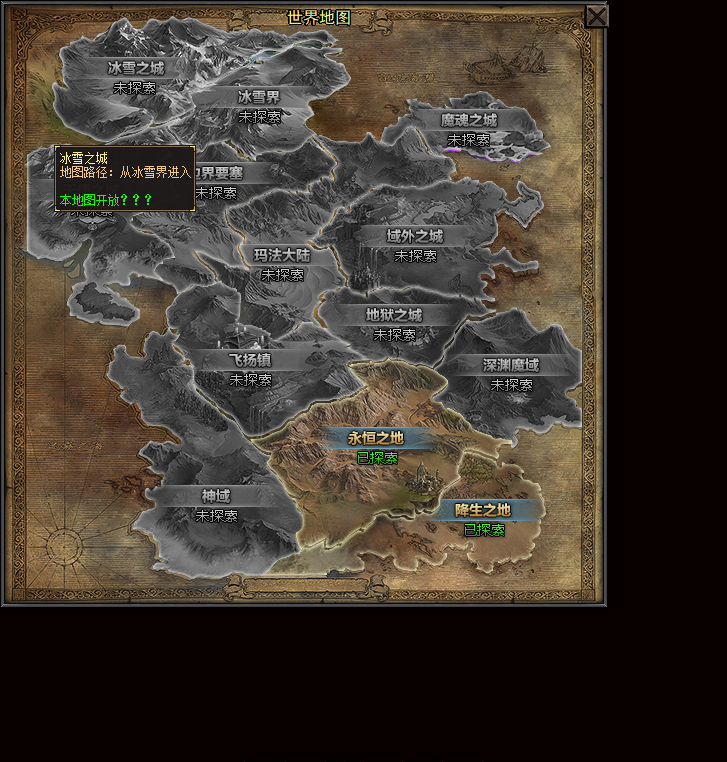Select 玛法大陆 on the world map

(x=282, y=255)
